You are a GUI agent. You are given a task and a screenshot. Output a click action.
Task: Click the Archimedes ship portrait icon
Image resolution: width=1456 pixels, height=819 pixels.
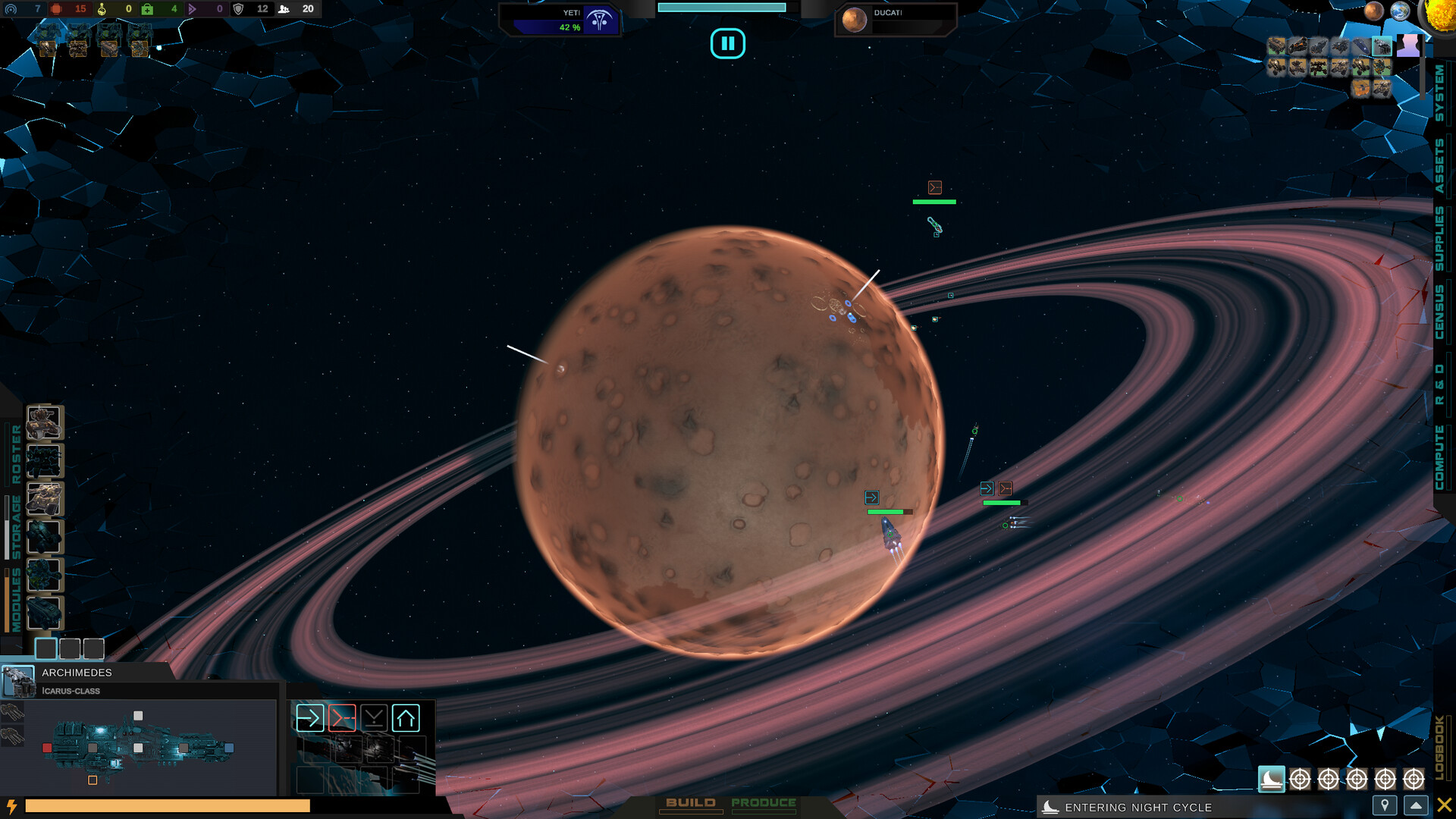pyautogui.click(x=18, y=681)
